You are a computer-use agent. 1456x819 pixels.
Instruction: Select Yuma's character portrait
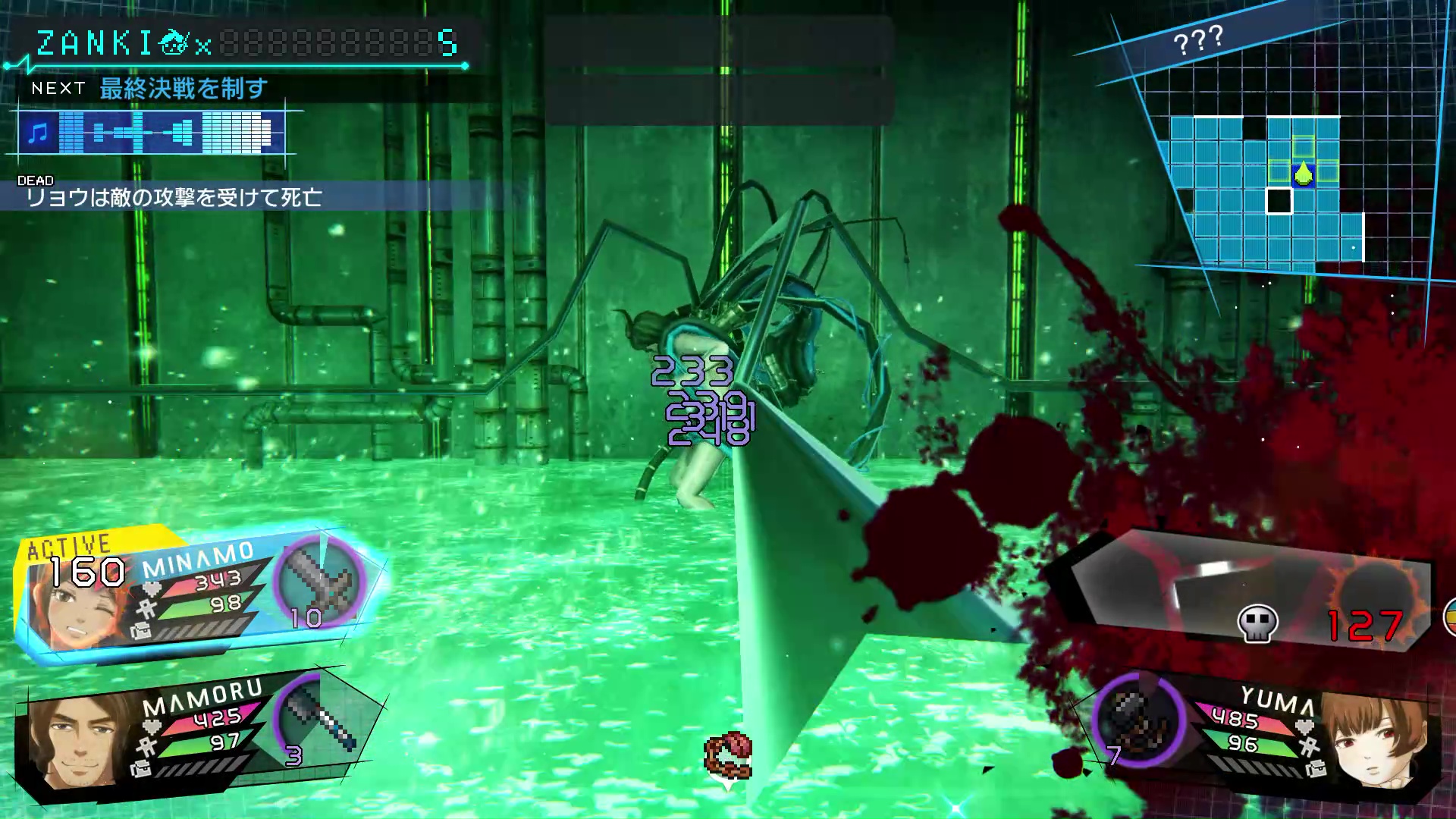(1376, 739)
